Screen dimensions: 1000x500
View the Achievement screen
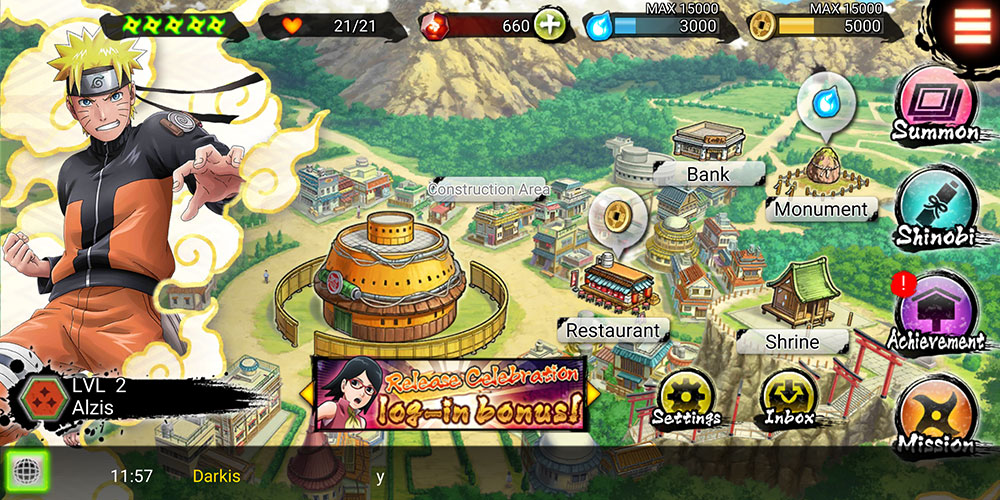[938, 313]
